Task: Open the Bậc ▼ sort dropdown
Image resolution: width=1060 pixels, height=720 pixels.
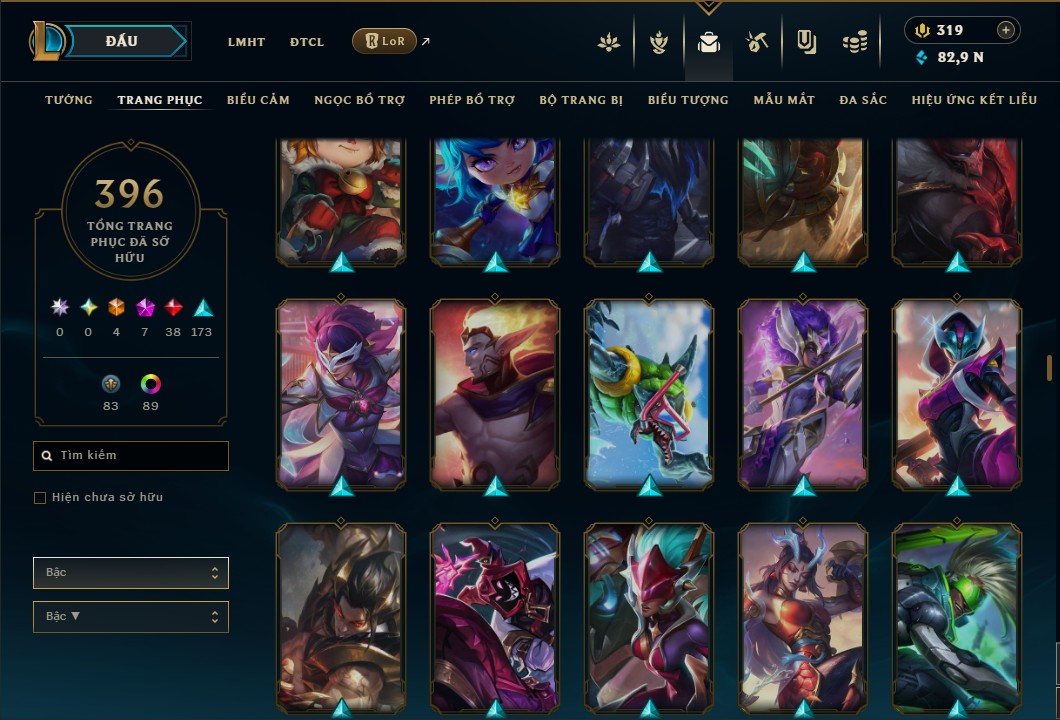Action: (x=131, y=617)
